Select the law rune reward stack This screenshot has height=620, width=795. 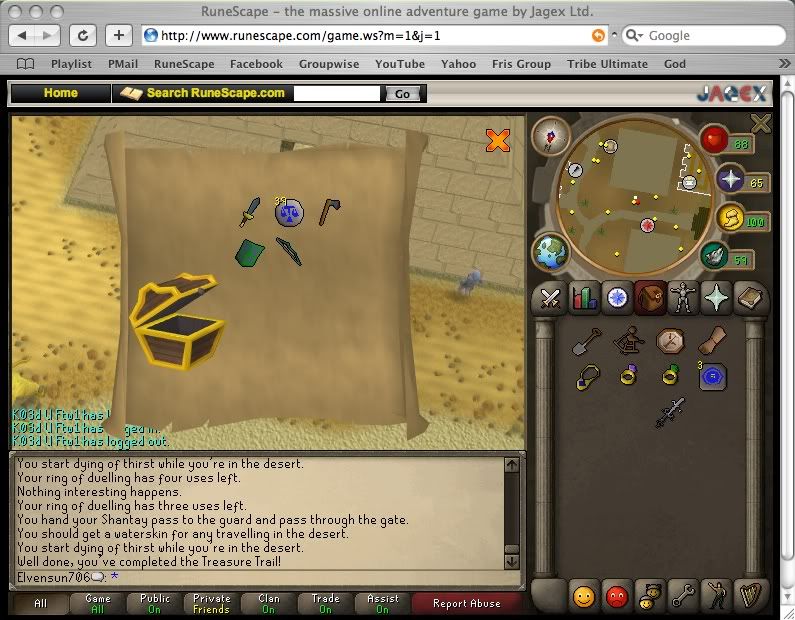point(288,211)
